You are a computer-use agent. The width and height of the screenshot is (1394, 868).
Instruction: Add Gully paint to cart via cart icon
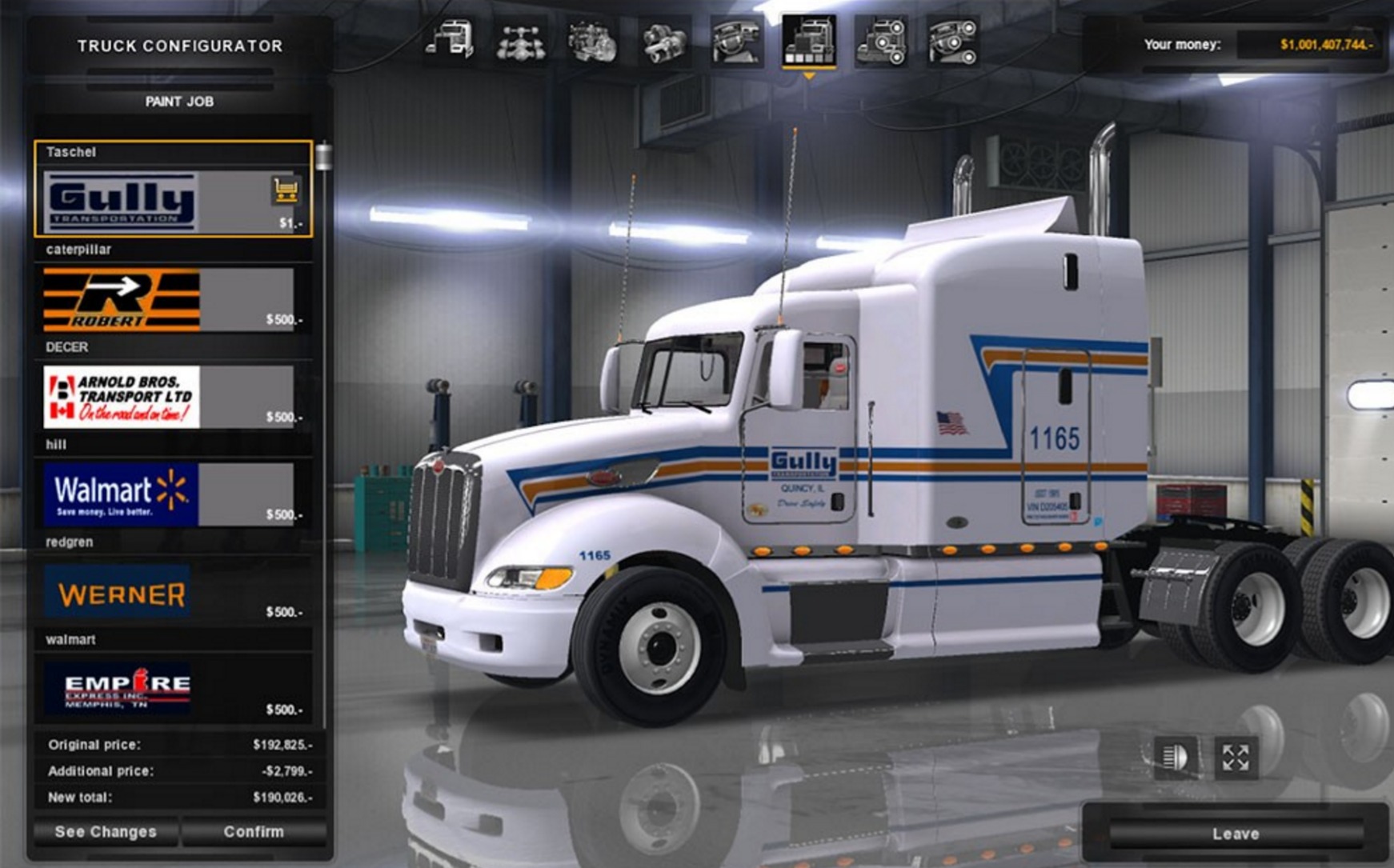[286, 190]
